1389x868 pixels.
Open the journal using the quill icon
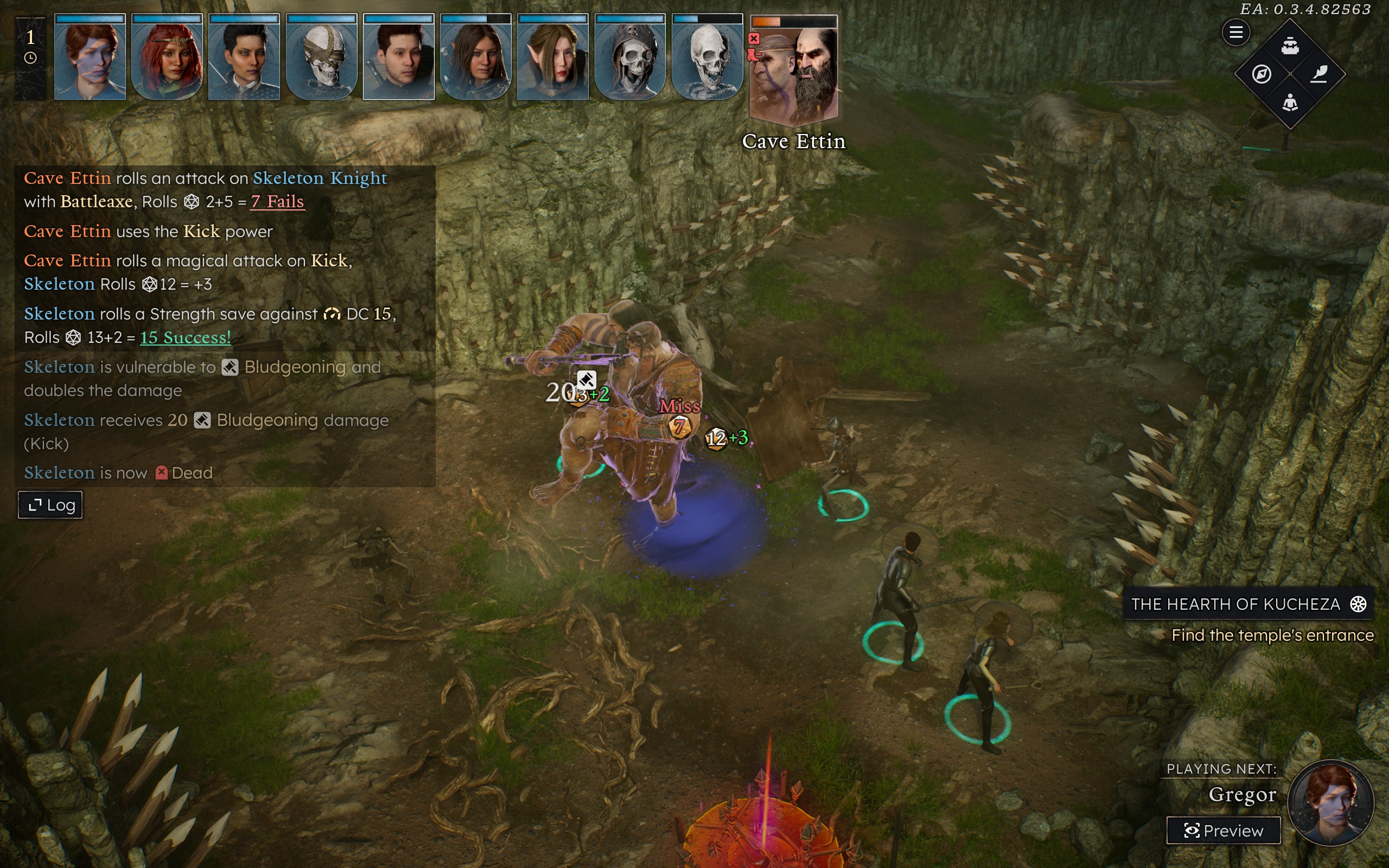click(x=1320, y=75)
